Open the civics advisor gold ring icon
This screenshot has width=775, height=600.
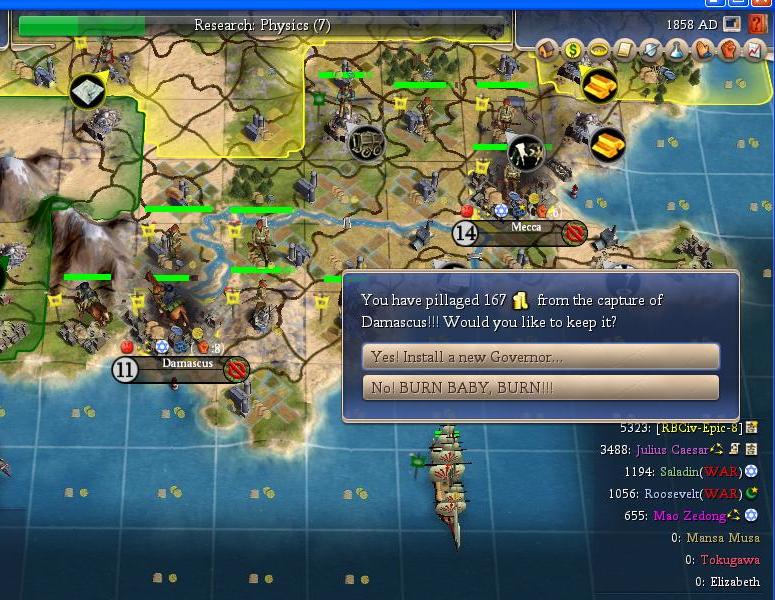(599, 48)
